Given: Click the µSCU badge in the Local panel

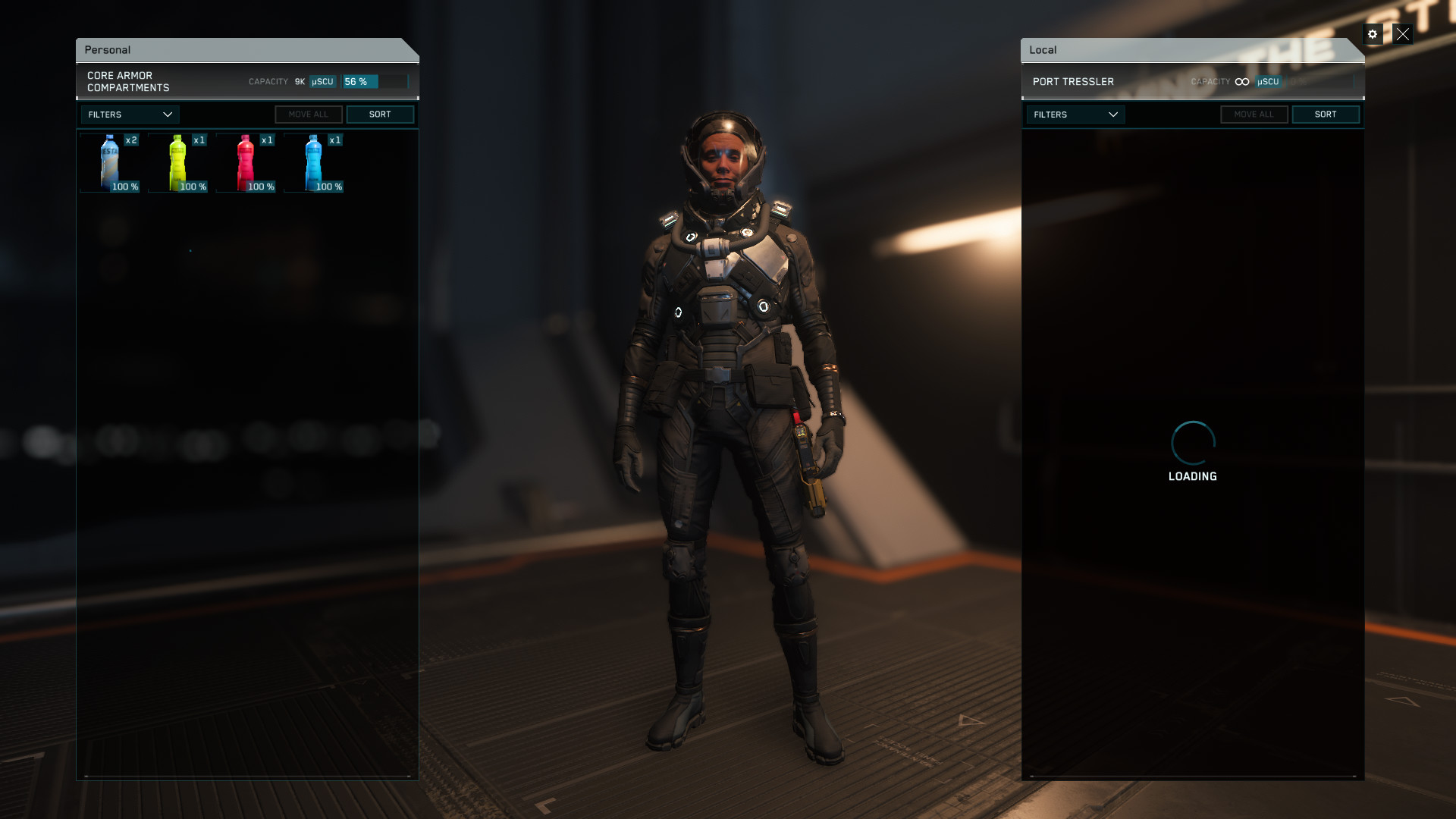Looking at the screenshot, I should [x=1268, y=81].
